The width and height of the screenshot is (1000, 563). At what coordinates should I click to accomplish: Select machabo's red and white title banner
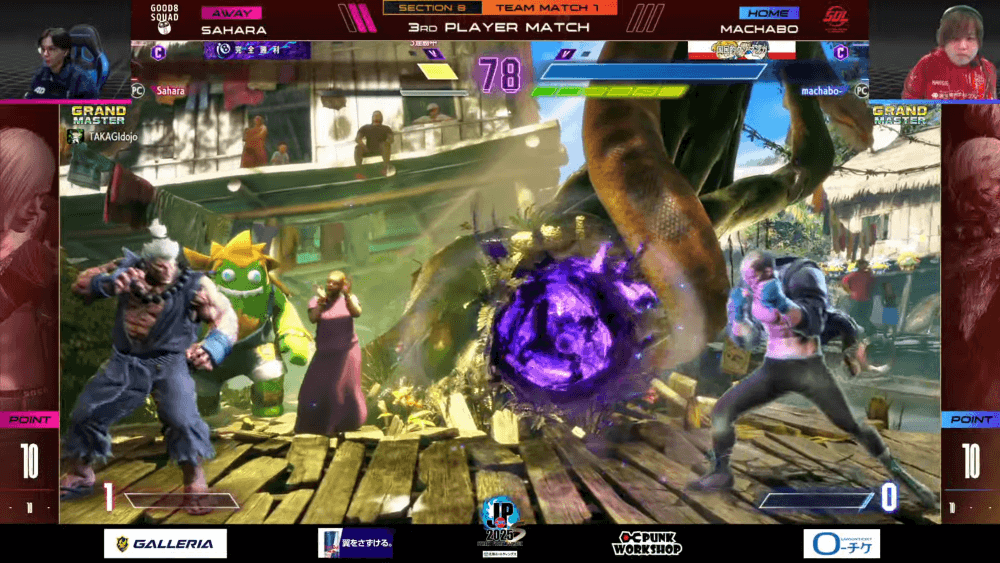tap(740, 49)
